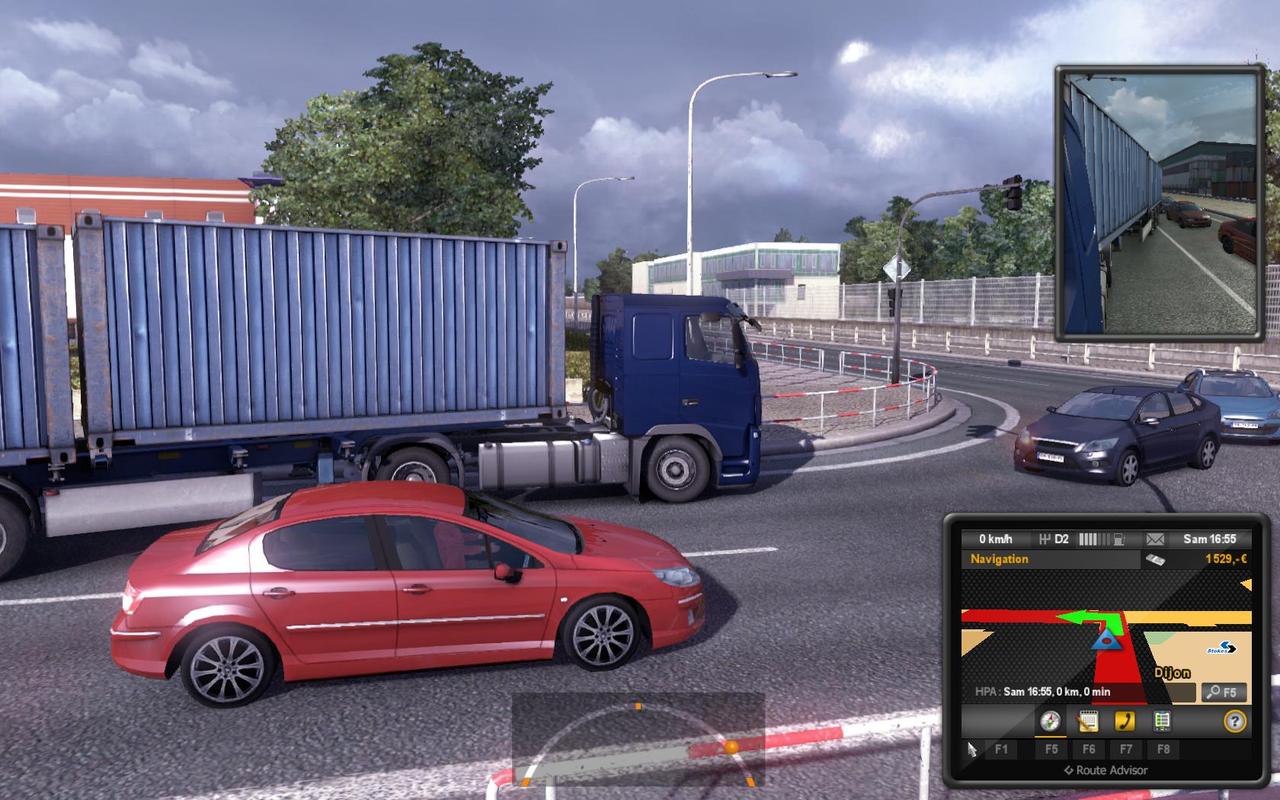Switch to the notepad job info tab
The image size is (1280, 800).
1087,721
